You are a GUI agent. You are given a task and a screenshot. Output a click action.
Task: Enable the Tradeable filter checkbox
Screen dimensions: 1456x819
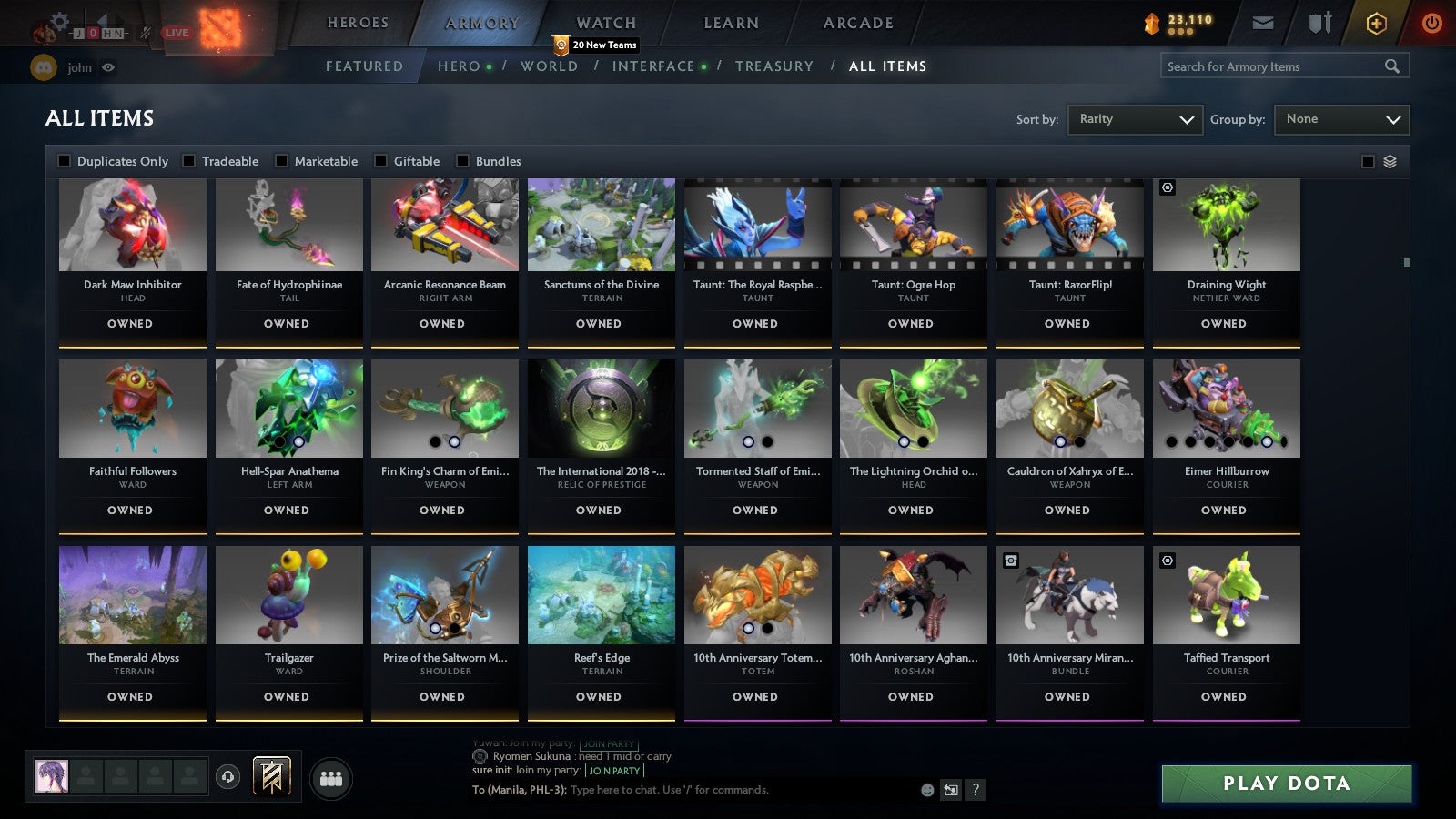click(189, 161)
